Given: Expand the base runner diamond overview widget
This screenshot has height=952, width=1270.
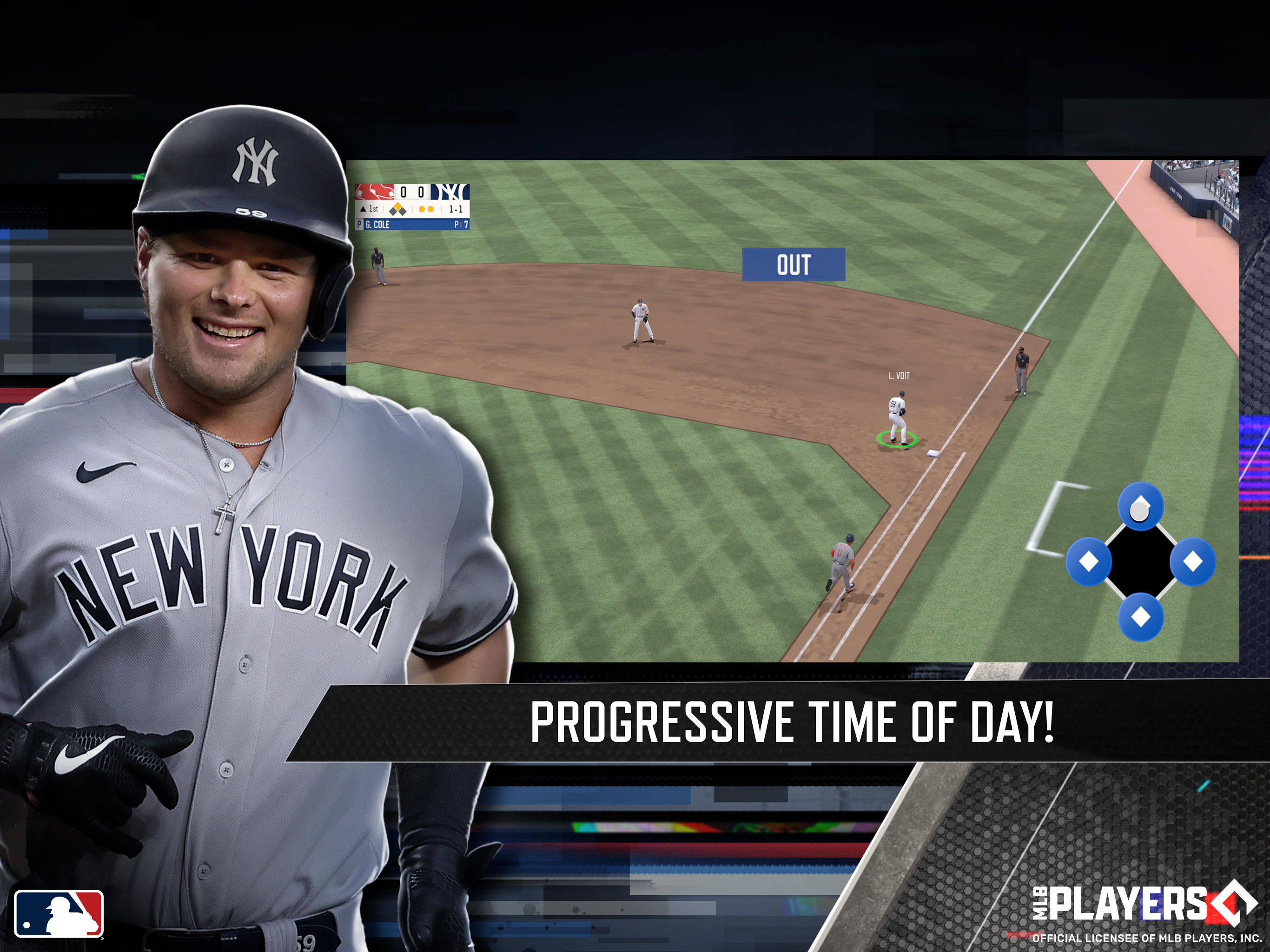Looking at the screenshot, I should click(x=1140, y=563).
